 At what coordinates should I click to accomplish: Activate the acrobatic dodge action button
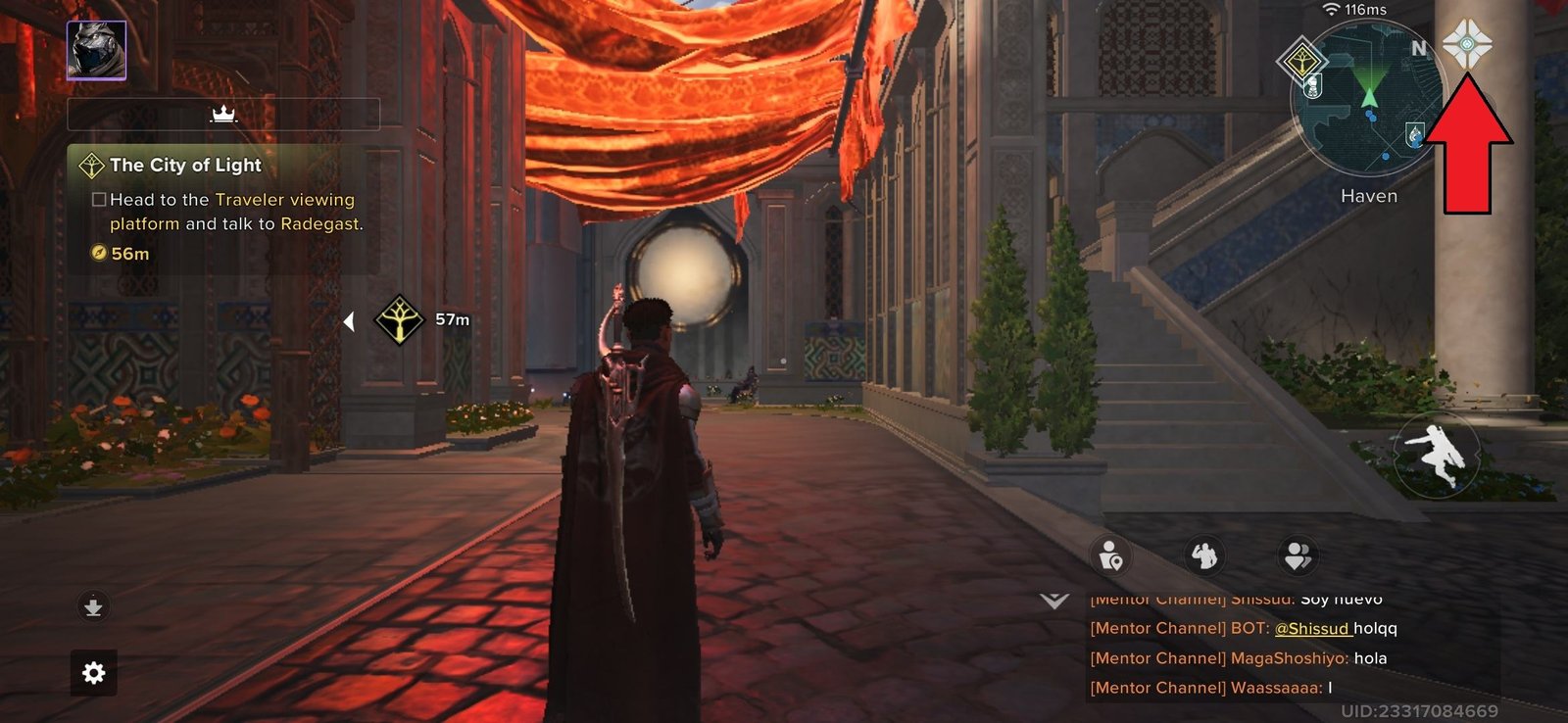1436,455
